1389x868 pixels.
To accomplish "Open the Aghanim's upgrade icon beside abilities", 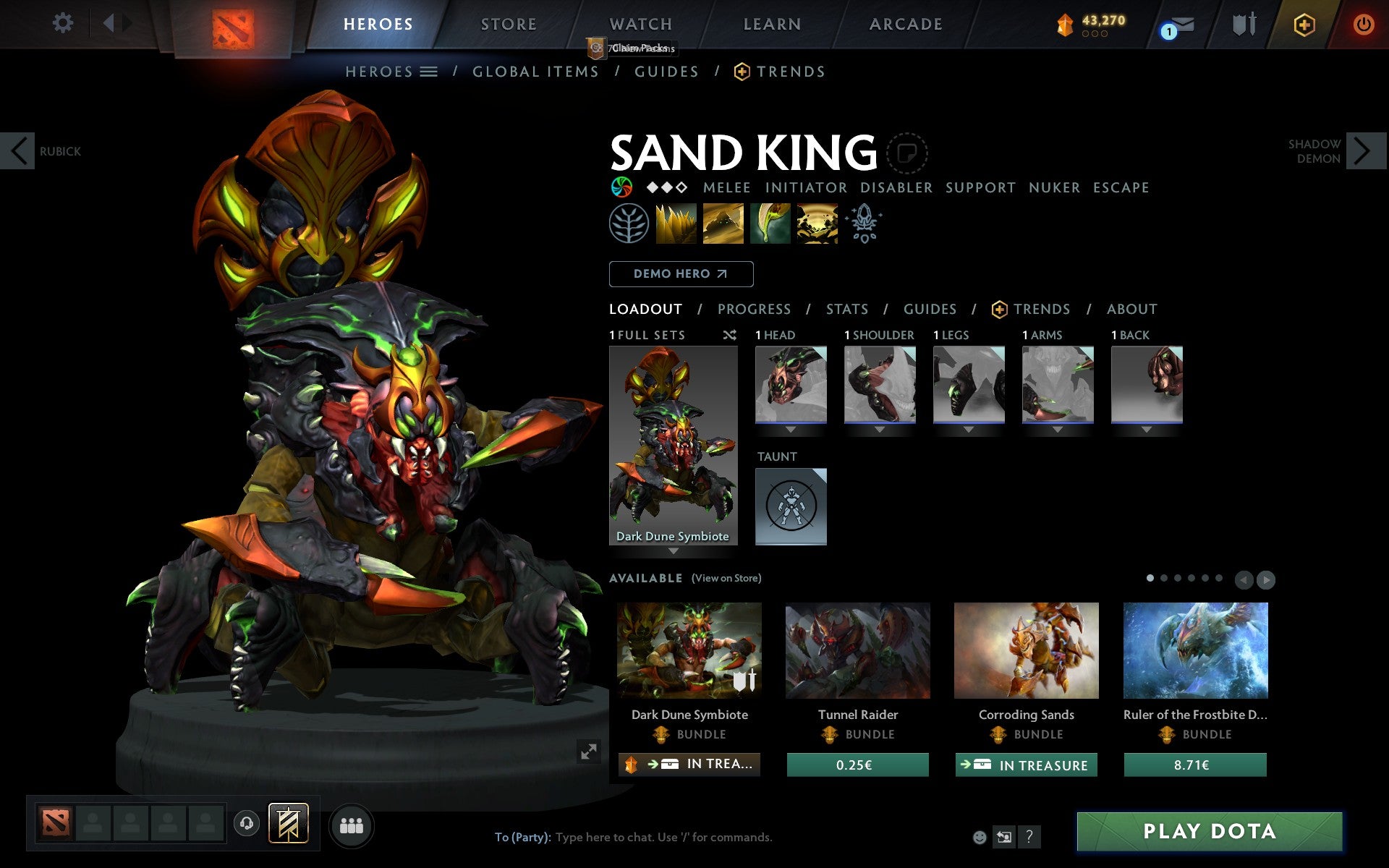I will pyautogui.click(x=865, y=224).
